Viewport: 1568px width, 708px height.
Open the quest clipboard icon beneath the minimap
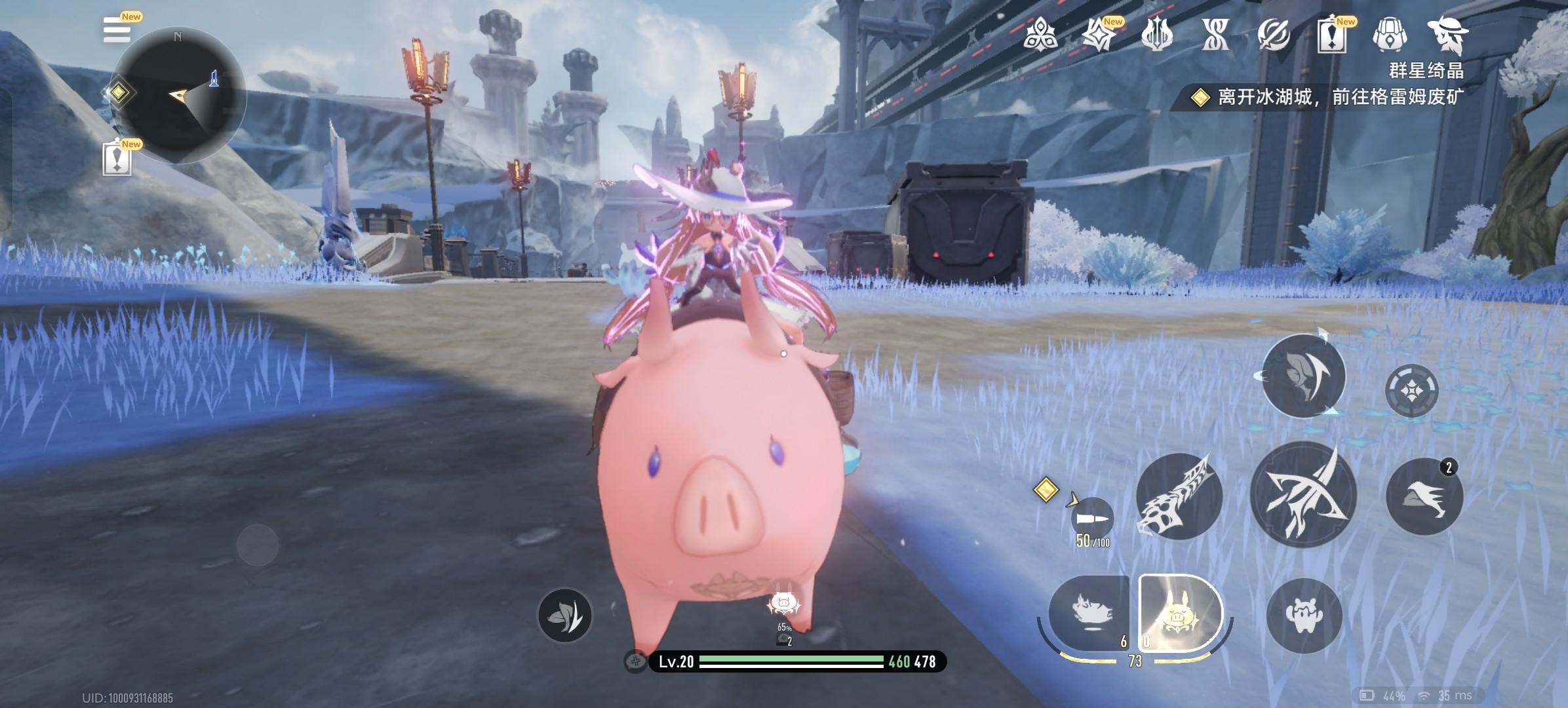117,159
